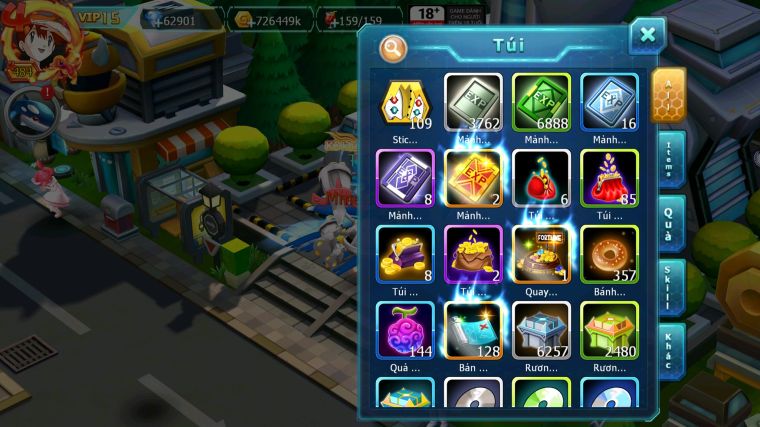
Task: Switch to the Quà tab
Action: coord(668,222)
